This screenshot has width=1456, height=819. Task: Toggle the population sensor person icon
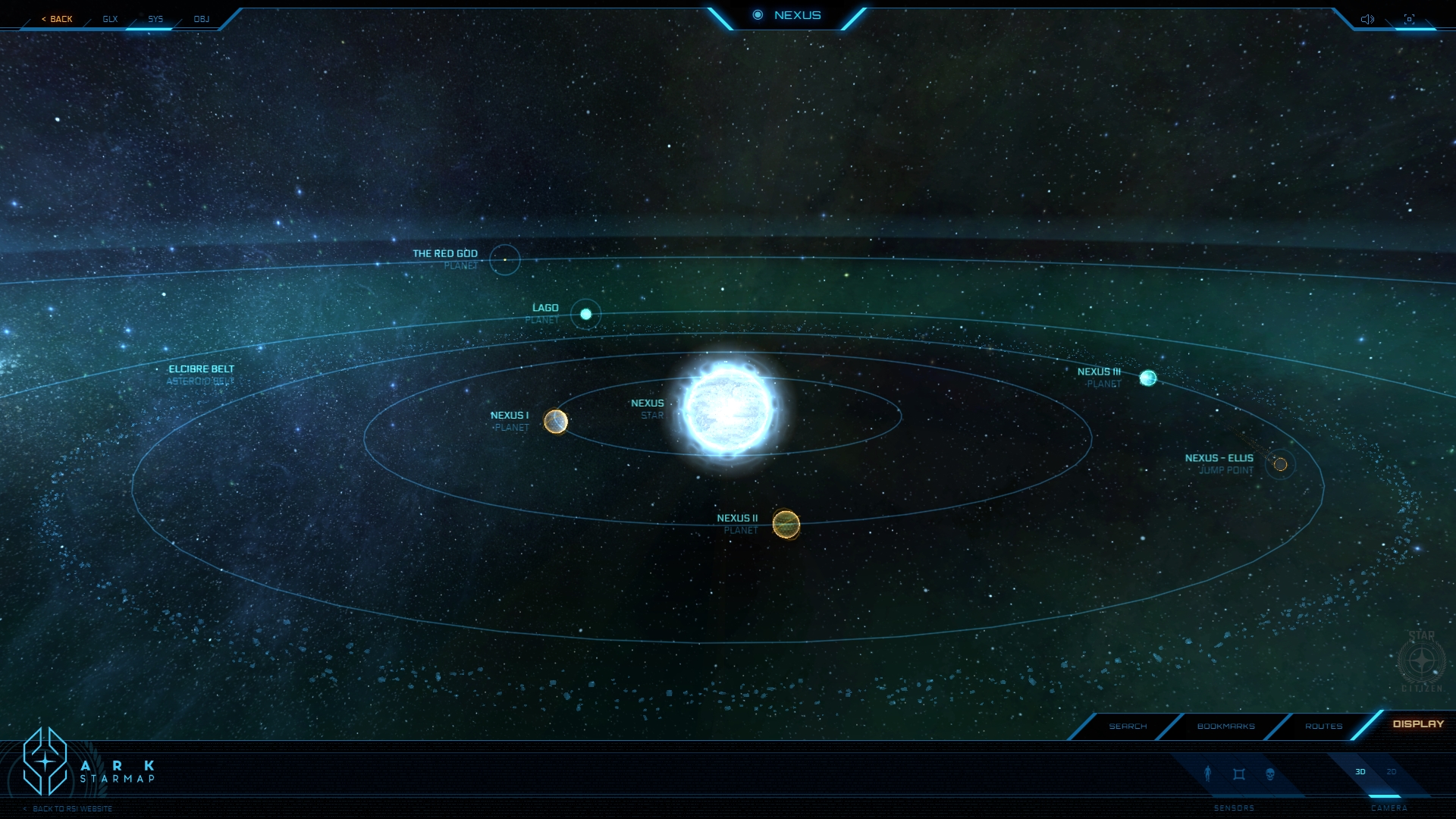coord(1208,773)
